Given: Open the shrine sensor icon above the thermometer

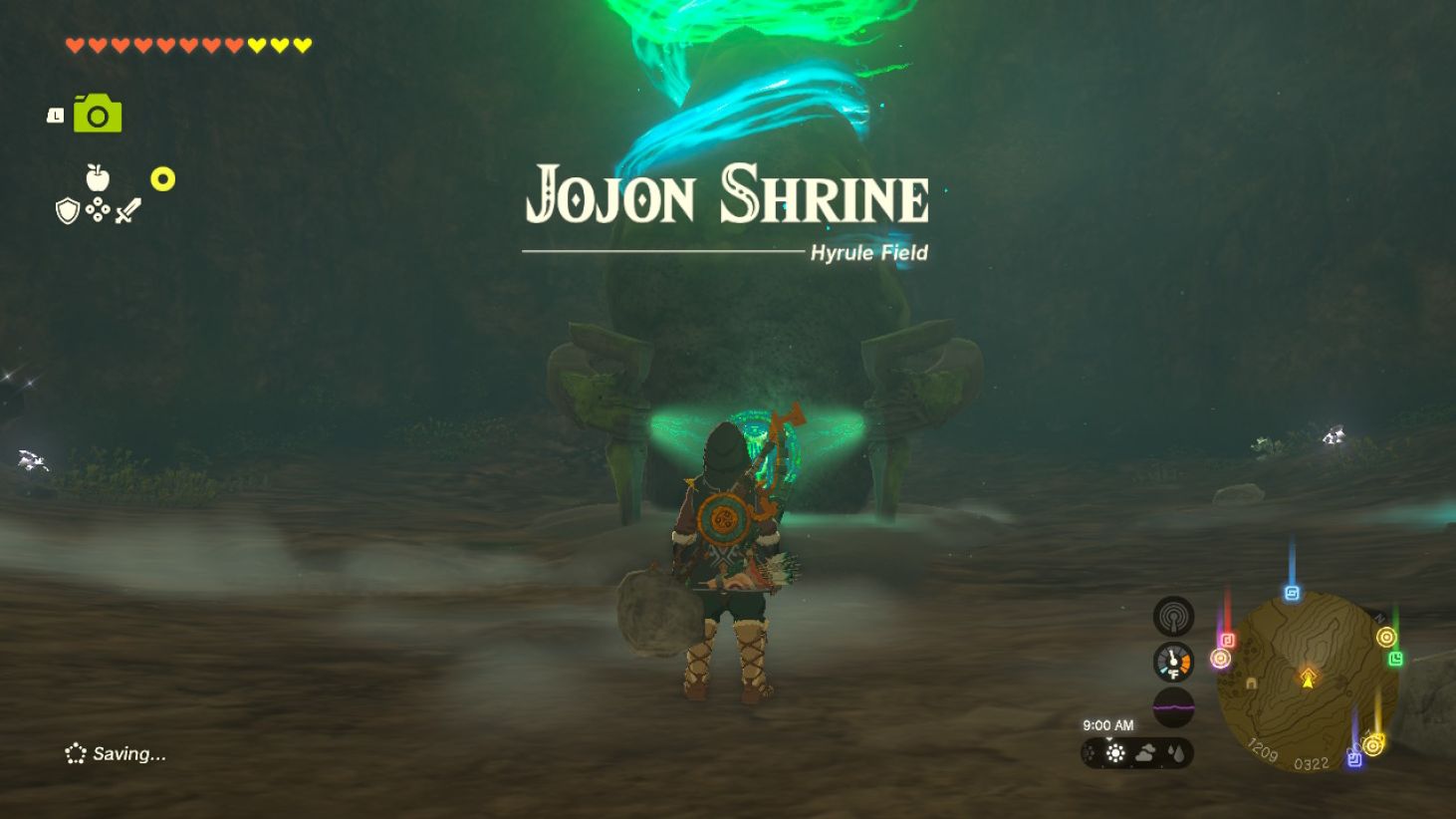Looking at the screenshot, I should click(1173, 615).
